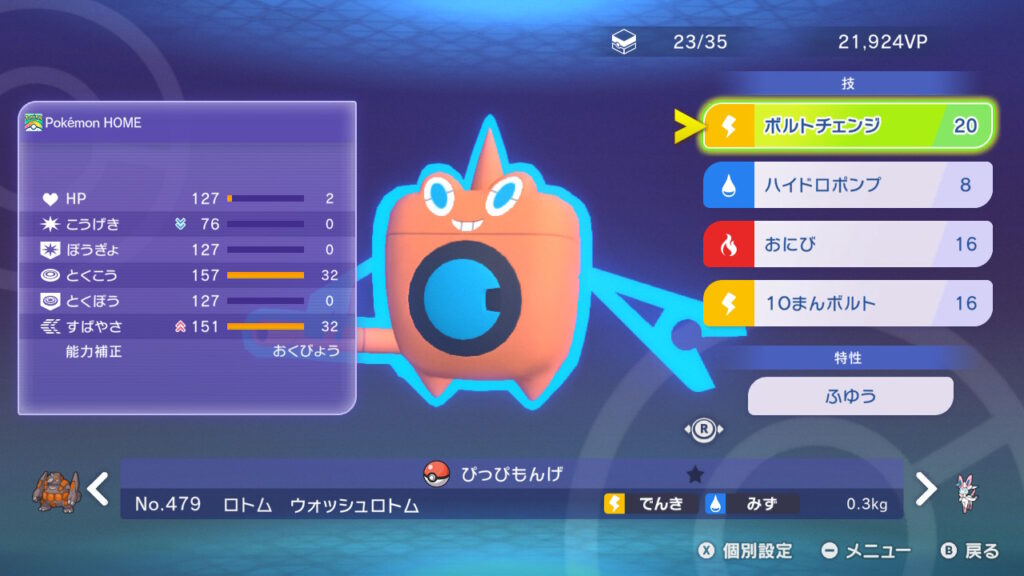Screen dimensions: 1024x576
Task: Click the box icon next to 23/35
Action: click(624, 42)
